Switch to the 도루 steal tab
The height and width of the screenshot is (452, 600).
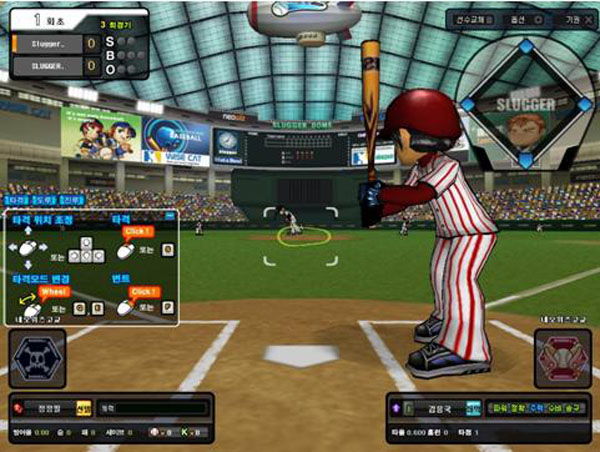(x=46, y=202)
